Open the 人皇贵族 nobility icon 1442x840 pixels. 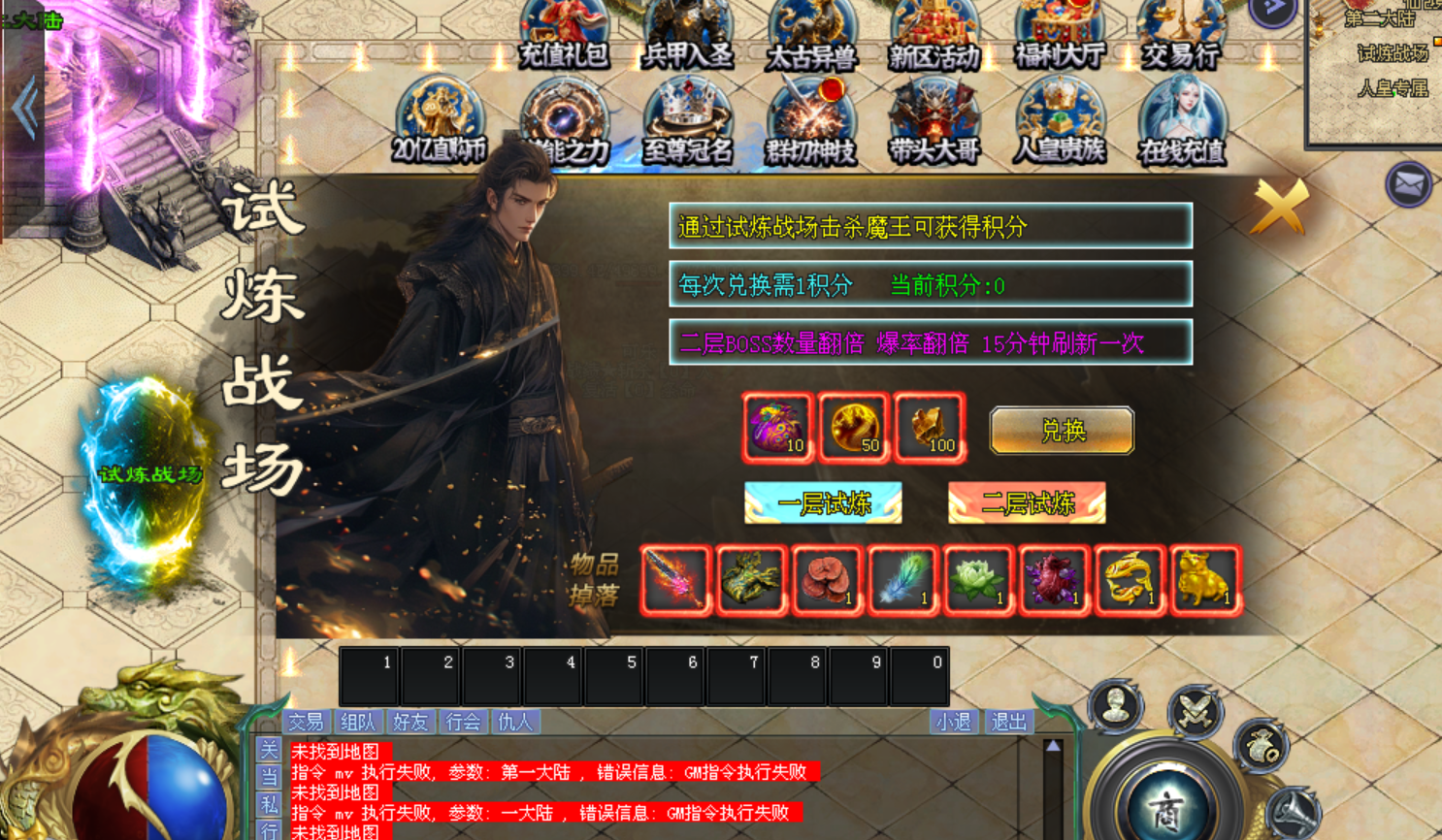(x=1059, y=121)
